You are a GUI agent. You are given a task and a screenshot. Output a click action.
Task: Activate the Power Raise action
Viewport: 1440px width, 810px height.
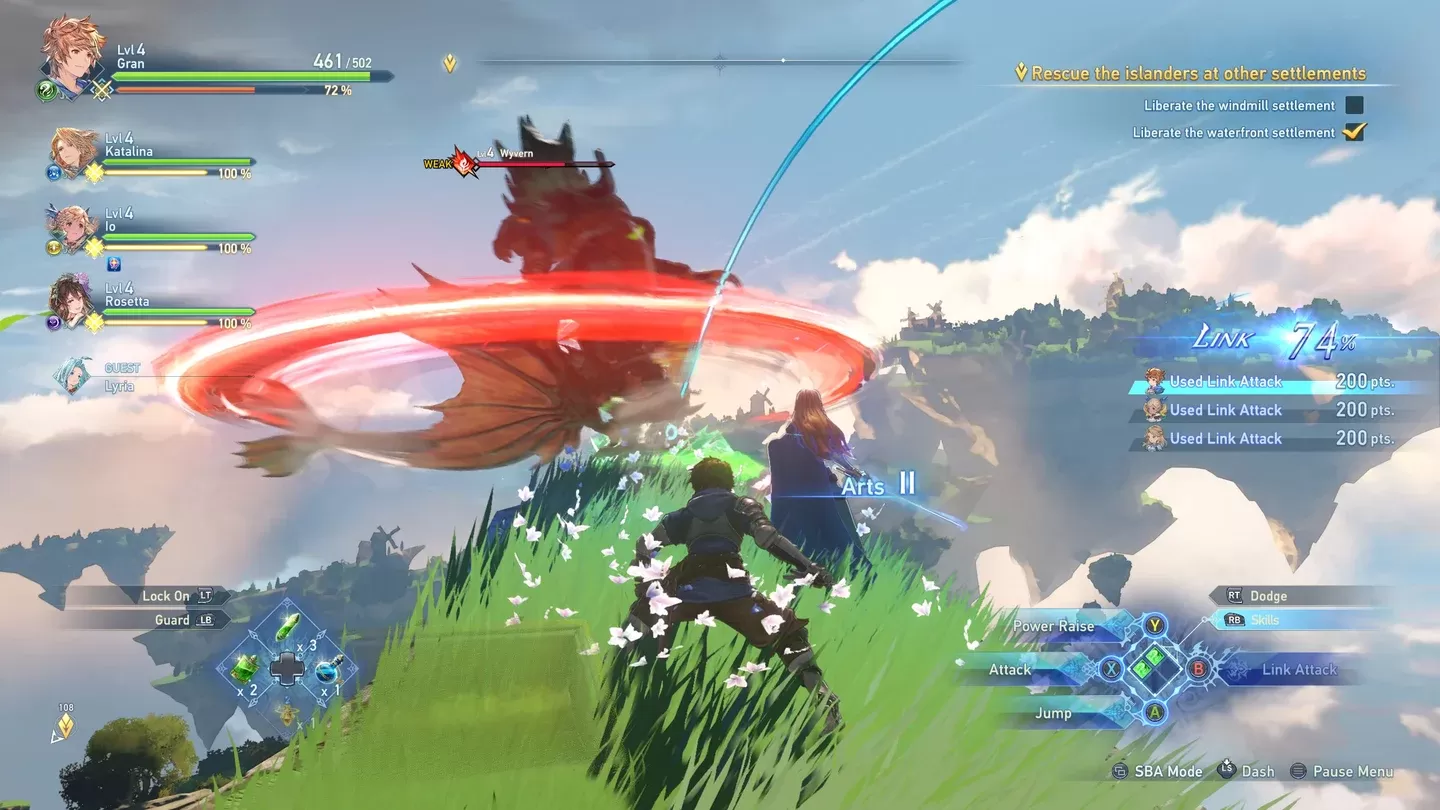pyautogui.click(x=1054, y=626)
